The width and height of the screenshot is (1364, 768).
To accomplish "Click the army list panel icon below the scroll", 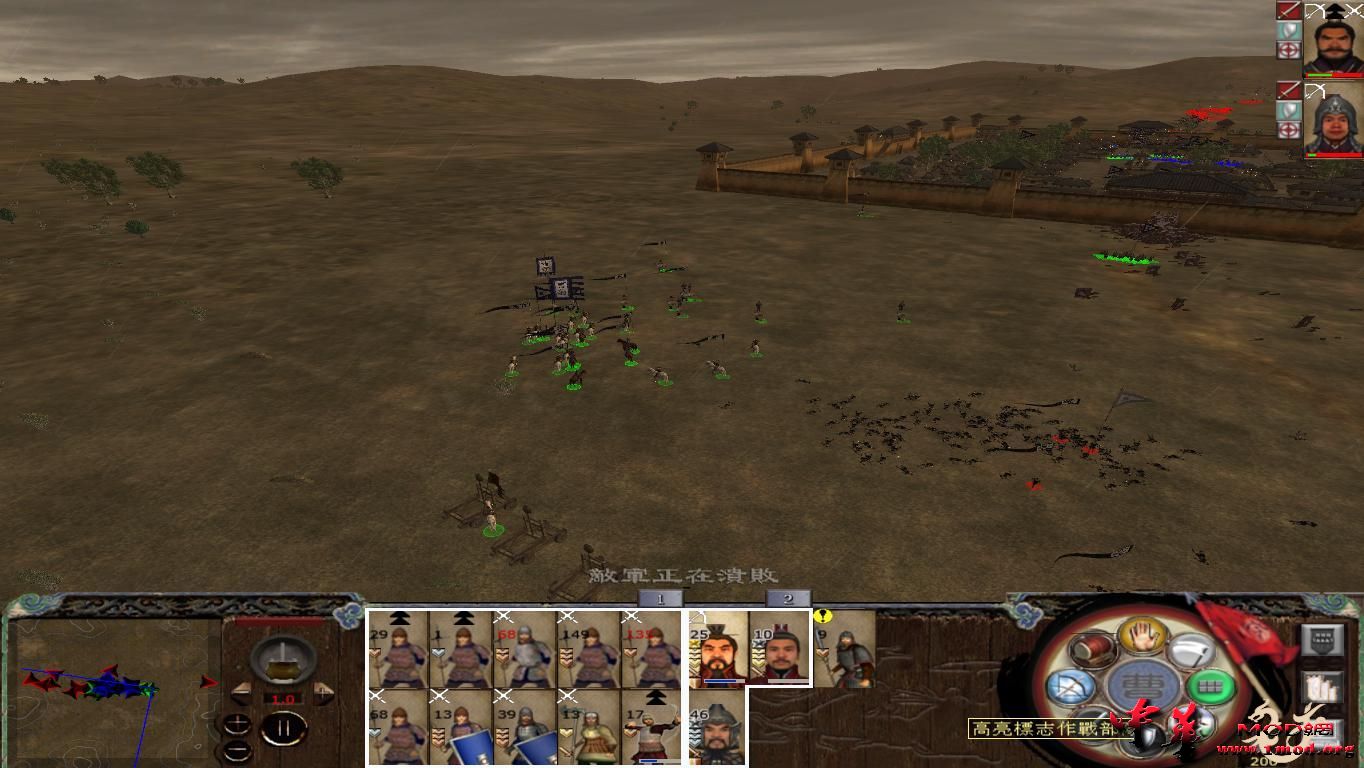I will coord(1320,686).
